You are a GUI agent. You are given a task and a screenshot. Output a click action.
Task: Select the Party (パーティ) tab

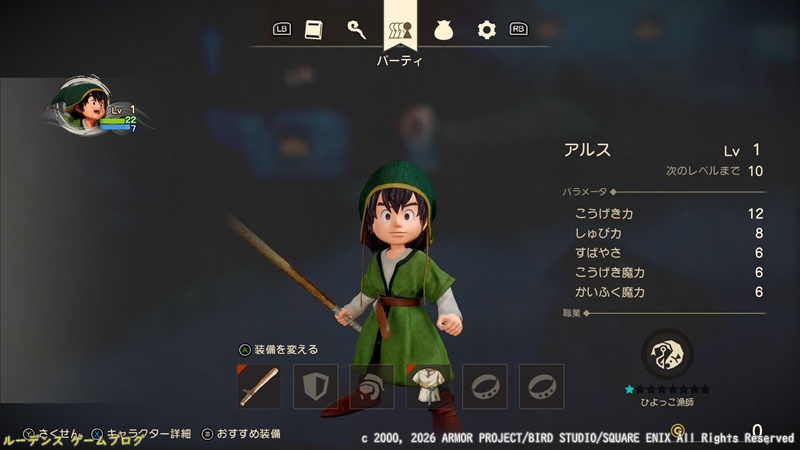point(400,30)
